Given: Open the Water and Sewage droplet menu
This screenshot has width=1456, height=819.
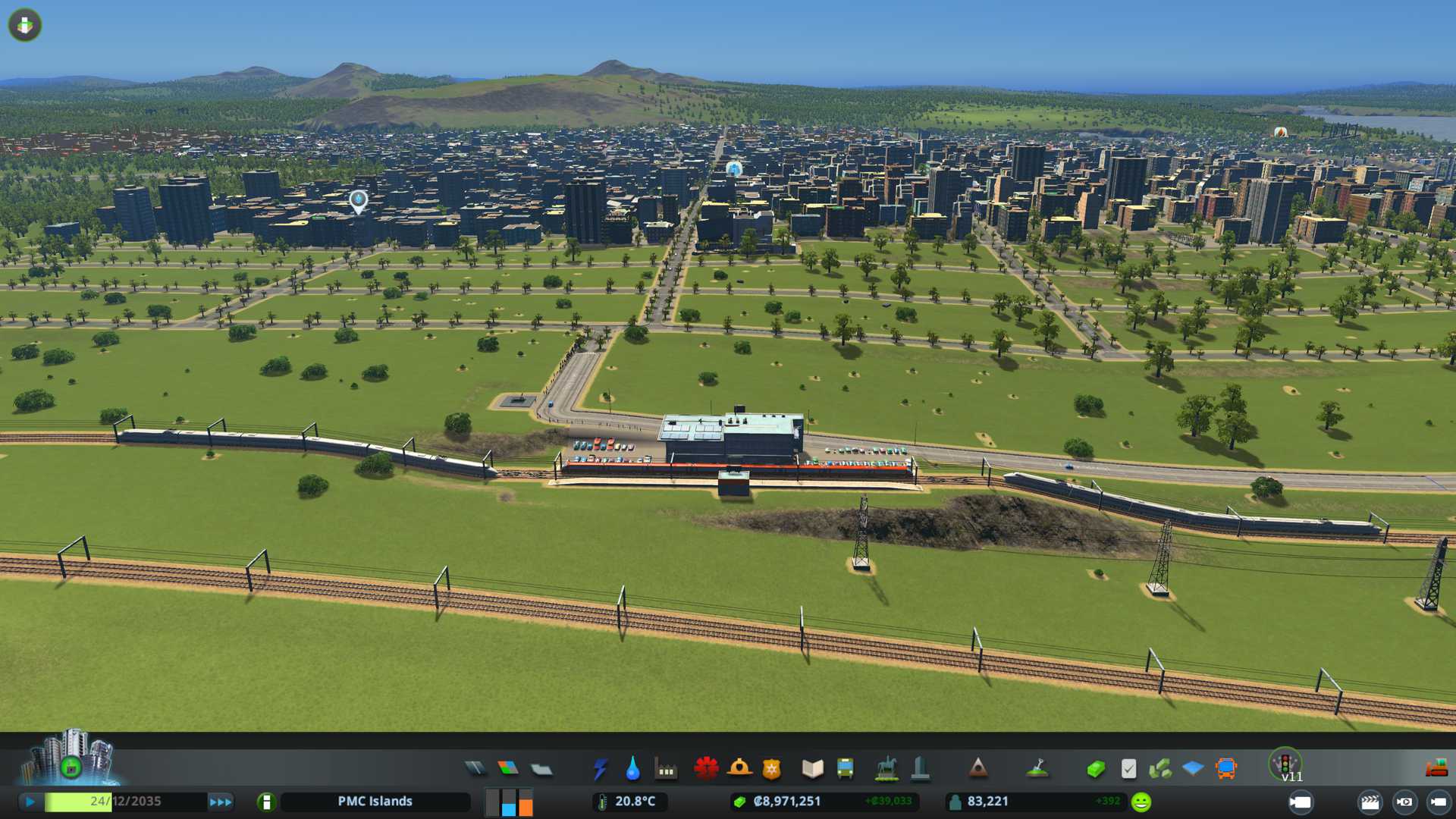Looking at the screenshot, I should [x=632, y=769].
